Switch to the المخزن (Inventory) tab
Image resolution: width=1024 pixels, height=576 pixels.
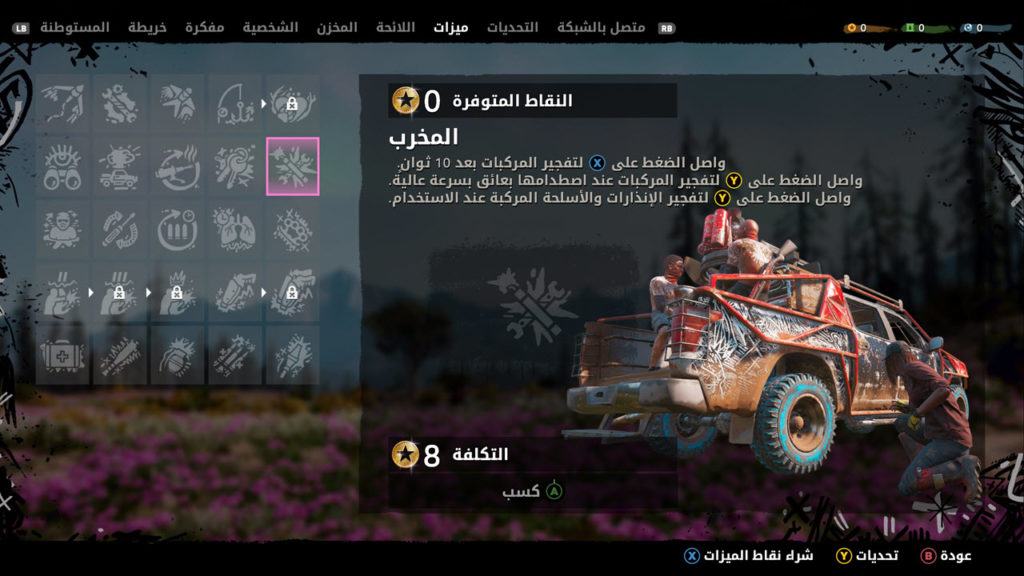click(x=336, y=27)
